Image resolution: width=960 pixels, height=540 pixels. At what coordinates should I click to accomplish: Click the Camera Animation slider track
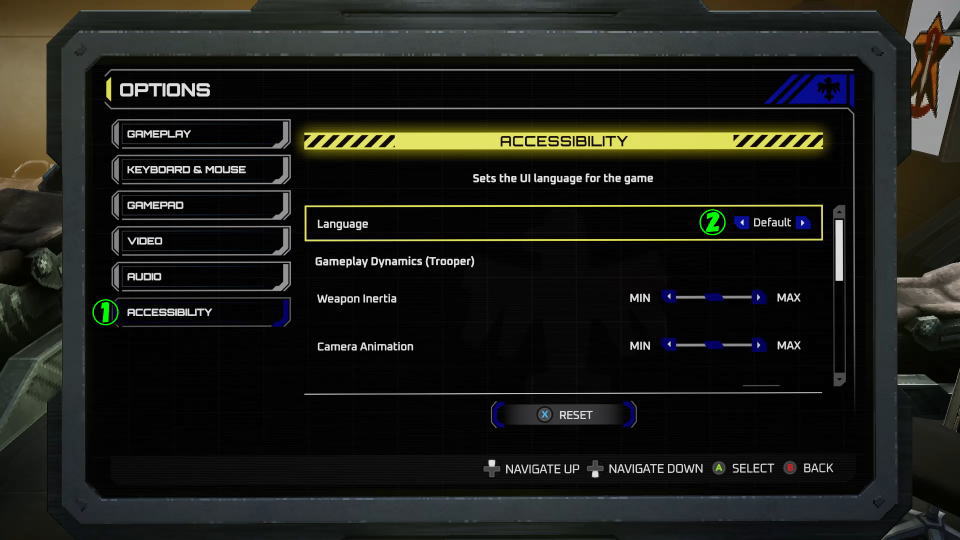tap(714, 345)
